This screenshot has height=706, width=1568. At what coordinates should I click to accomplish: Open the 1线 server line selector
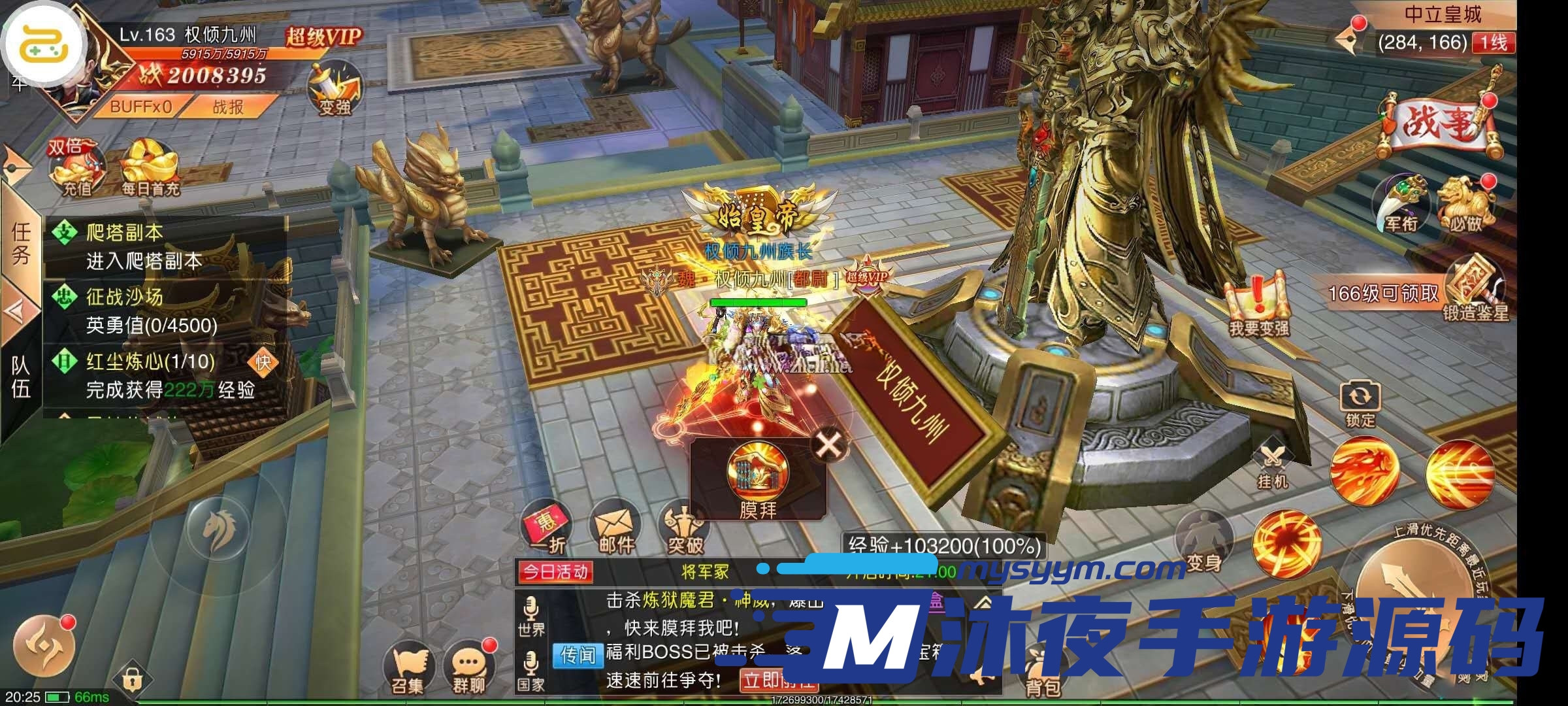coord(1494,42)
